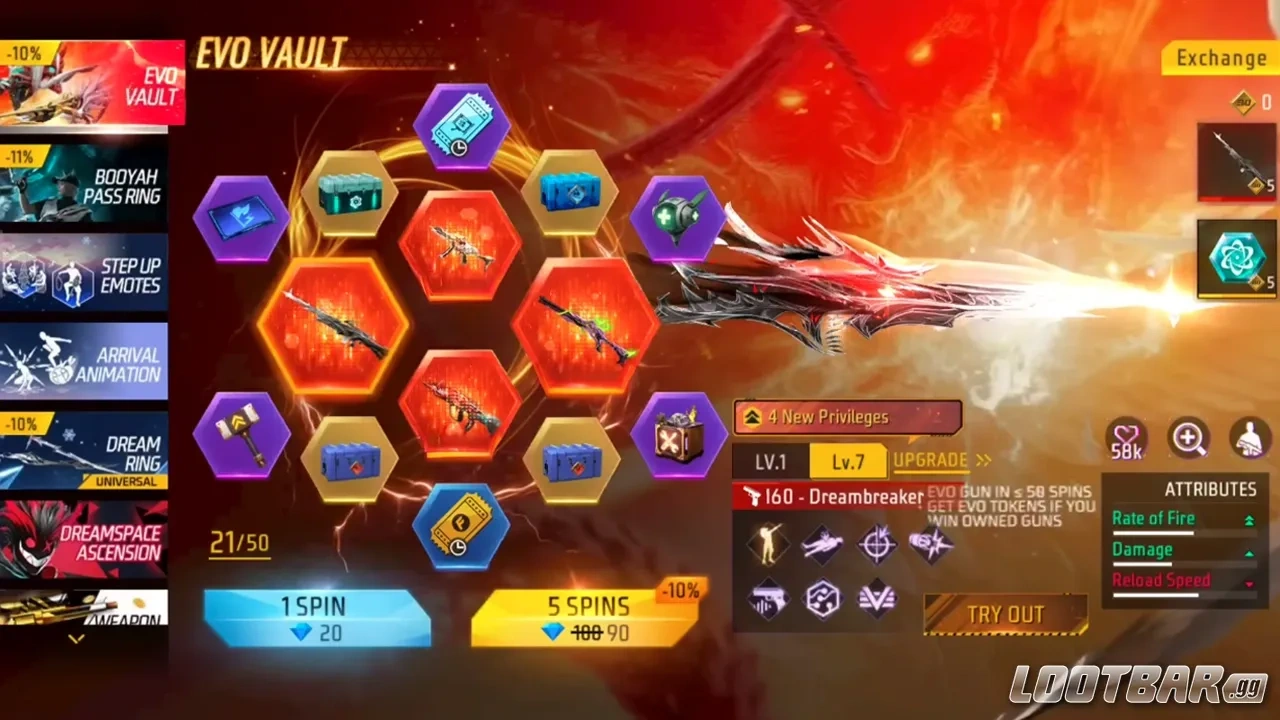
Task: Click the pistol silencer privilege icon
Action: (768, 597)
